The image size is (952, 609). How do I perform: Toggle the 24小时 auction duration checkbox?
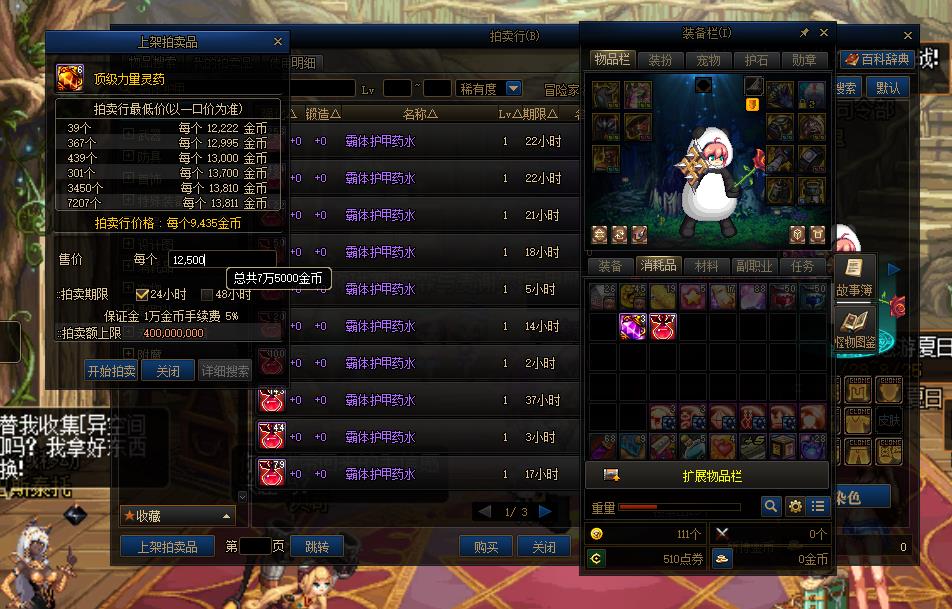(142, 295)
